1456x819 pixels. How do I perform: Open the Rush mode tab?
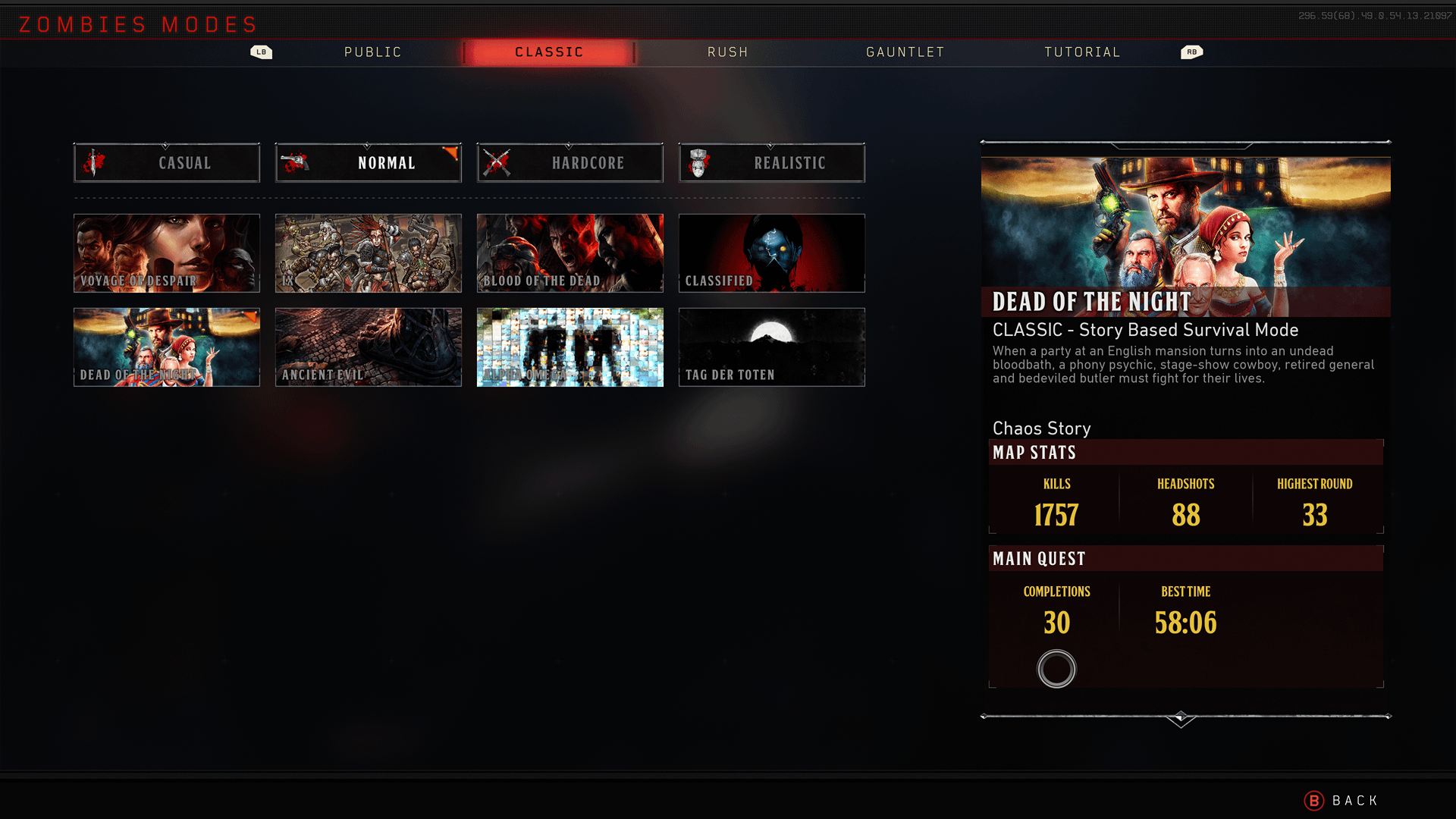[x=727, y=52]
